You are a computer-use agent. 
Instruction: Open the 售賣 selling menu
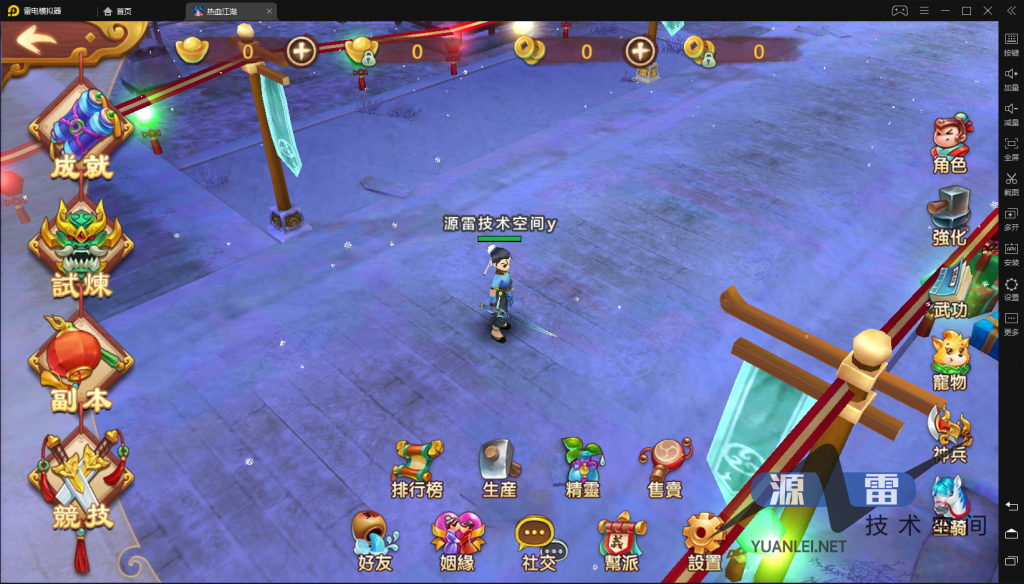tap(665, 469)
